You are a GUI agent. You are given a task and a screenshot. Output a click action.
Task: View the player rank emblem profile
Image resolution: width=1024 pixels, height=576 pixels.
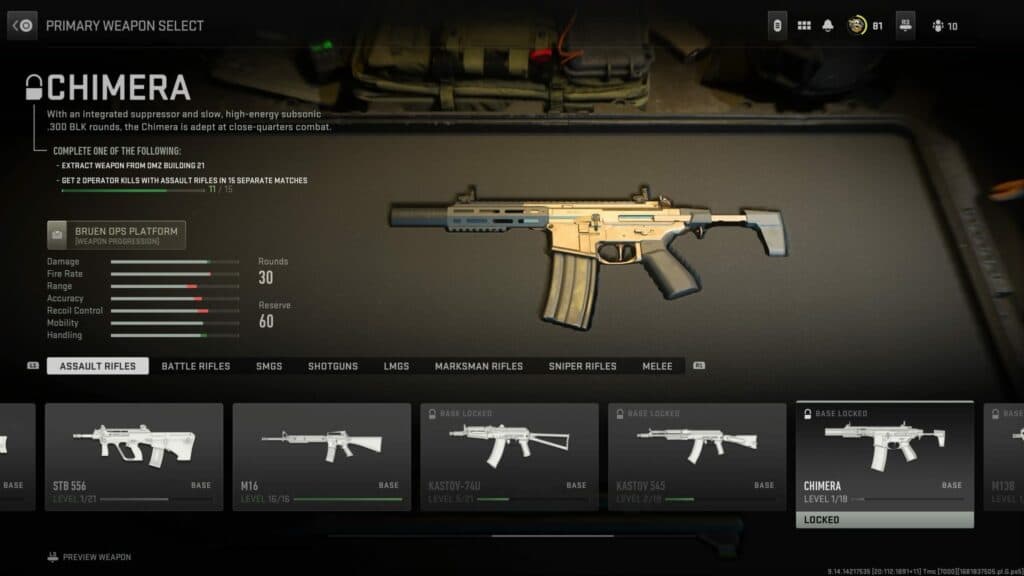pyautogui.click(x=857, y=26)
